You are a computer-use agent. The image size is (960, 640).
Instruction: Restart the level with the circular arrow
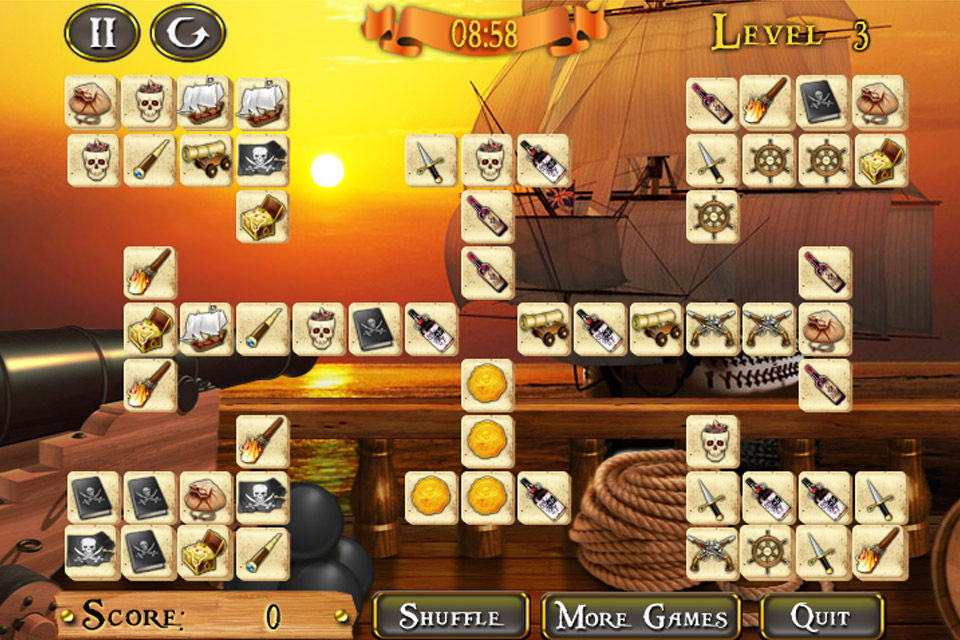click(187, 33)
